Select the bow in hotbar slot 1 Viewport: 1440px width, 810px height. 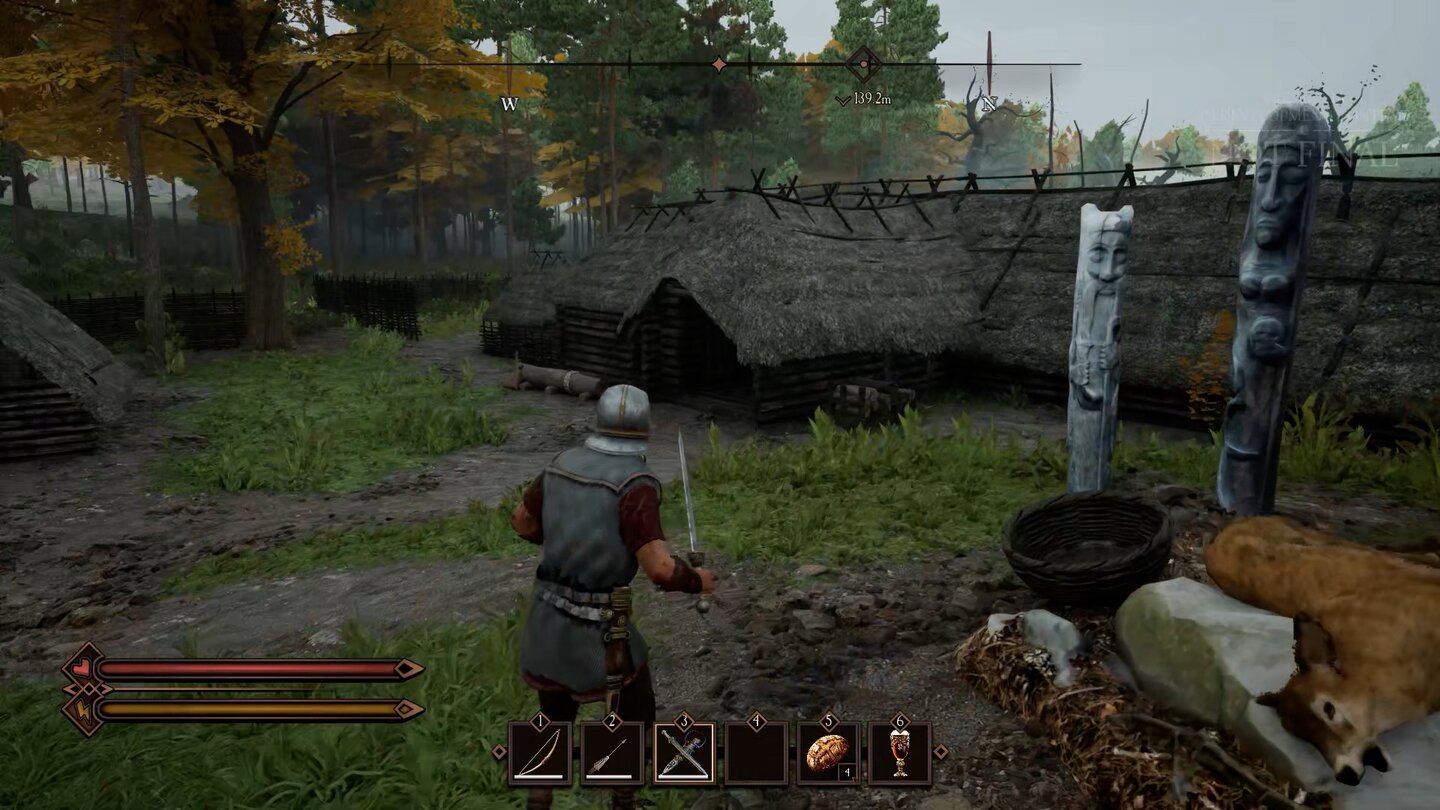click(540, 753)
